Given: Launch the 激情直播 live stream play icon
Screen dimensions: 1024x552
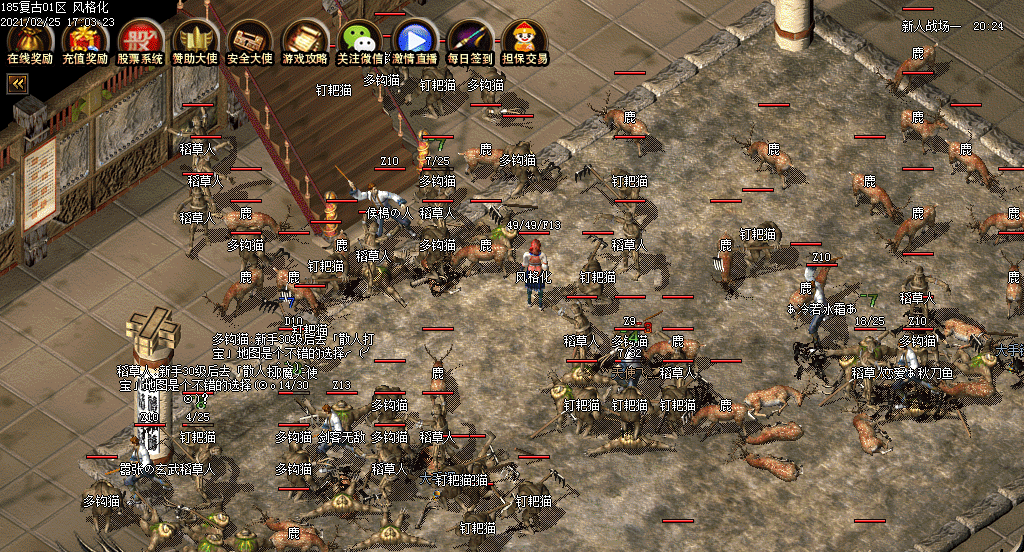Looking at the screenshot, I should 414,41.
